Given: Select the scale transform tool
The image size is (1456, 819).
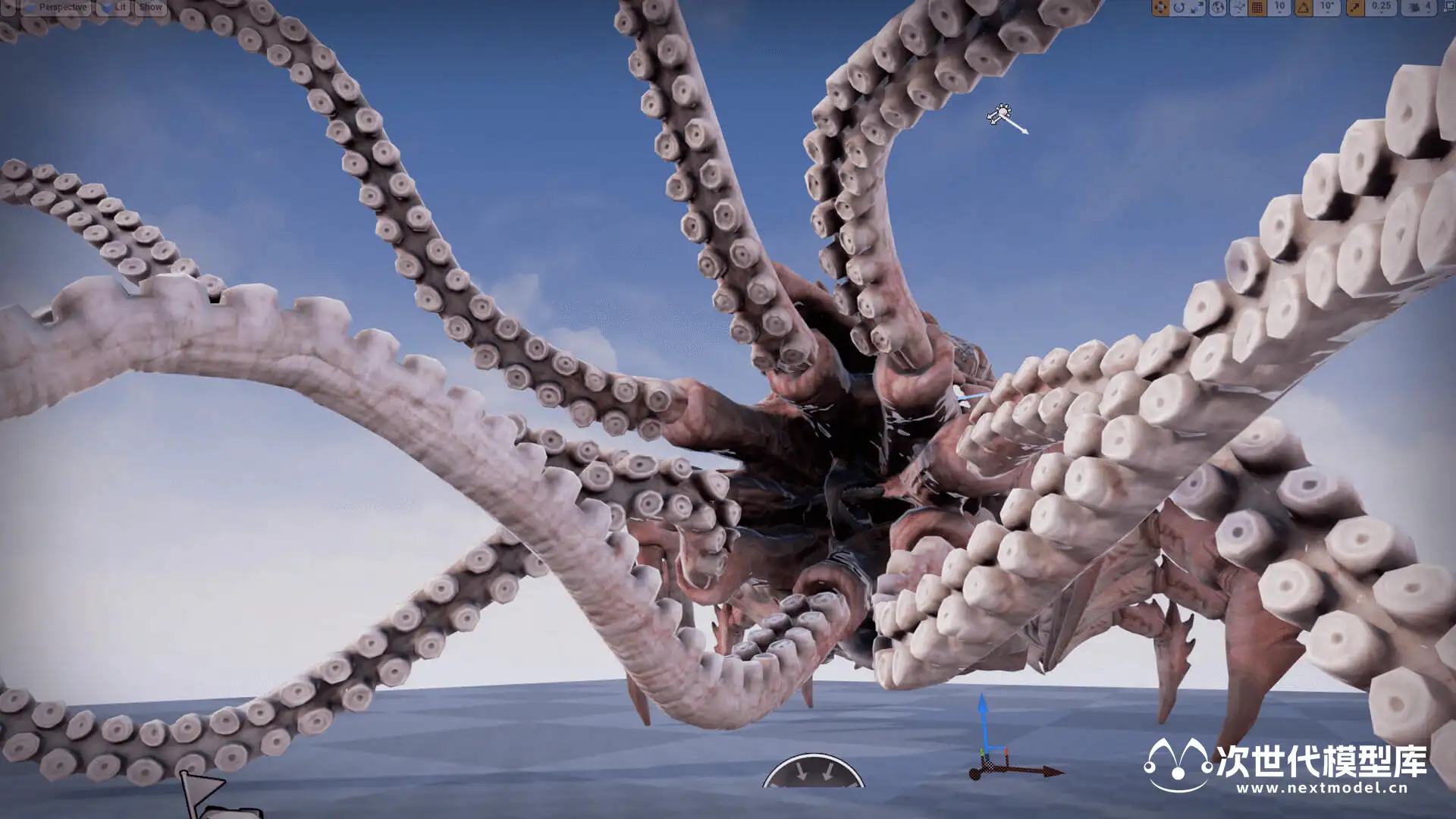Looking at the screenshot, I should [x=1197, y=8].
